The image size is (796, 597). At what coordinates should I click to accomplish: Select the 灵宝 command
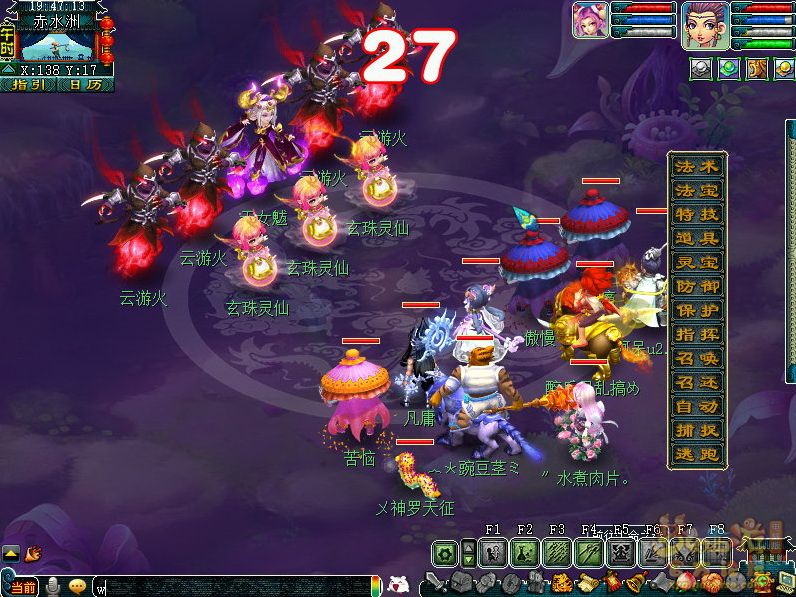698,262
